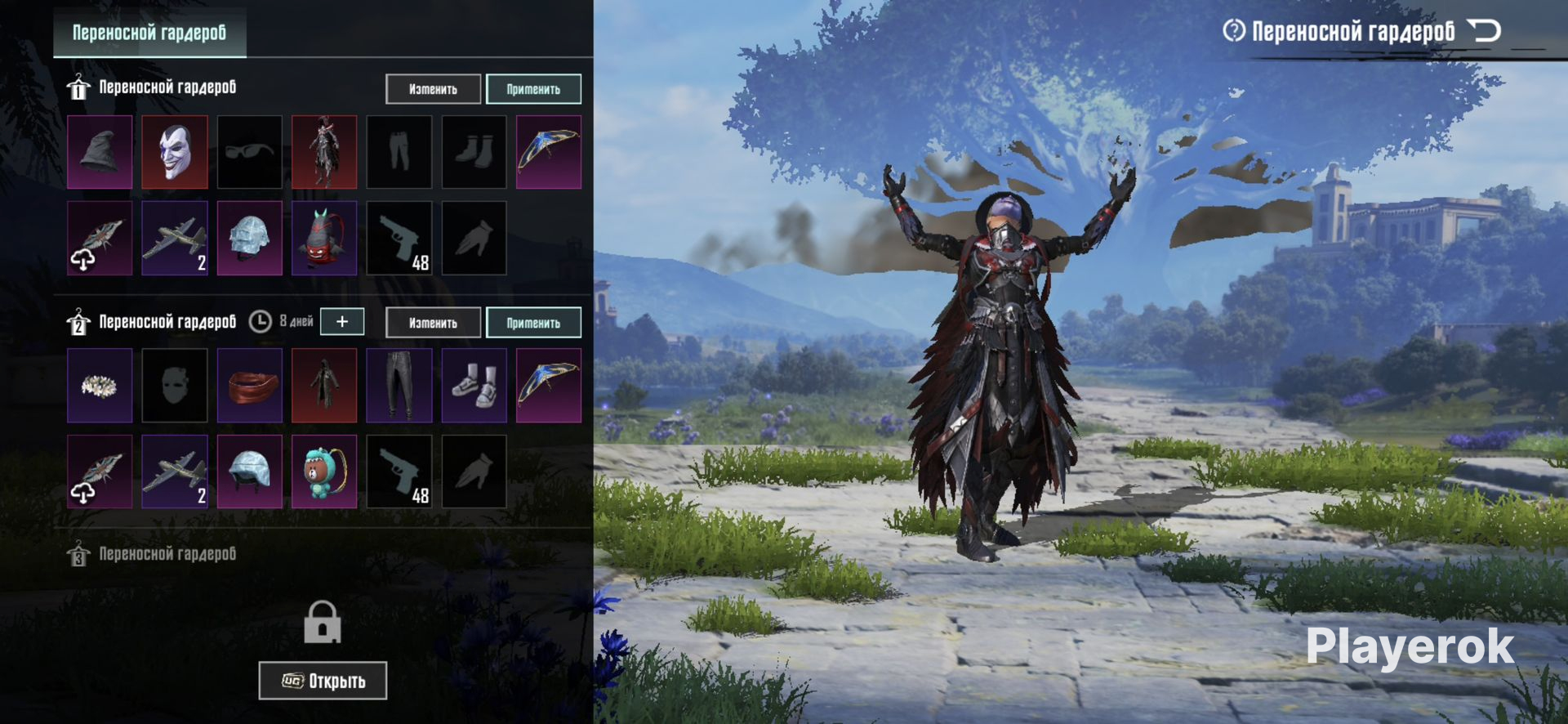Select the red feathered outfit slot

coord(324,152)
